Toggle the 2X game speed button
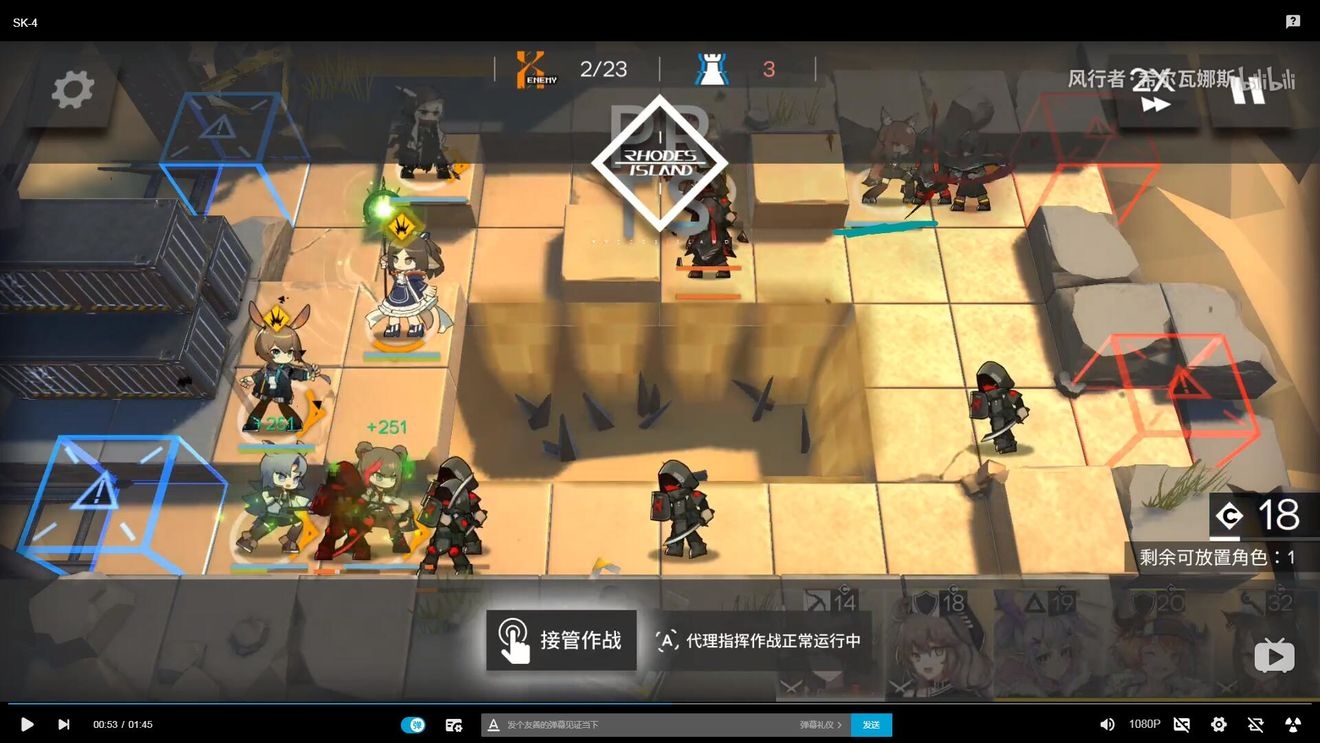Screen dimensions: 1320x743 (x=1154, y=92)
